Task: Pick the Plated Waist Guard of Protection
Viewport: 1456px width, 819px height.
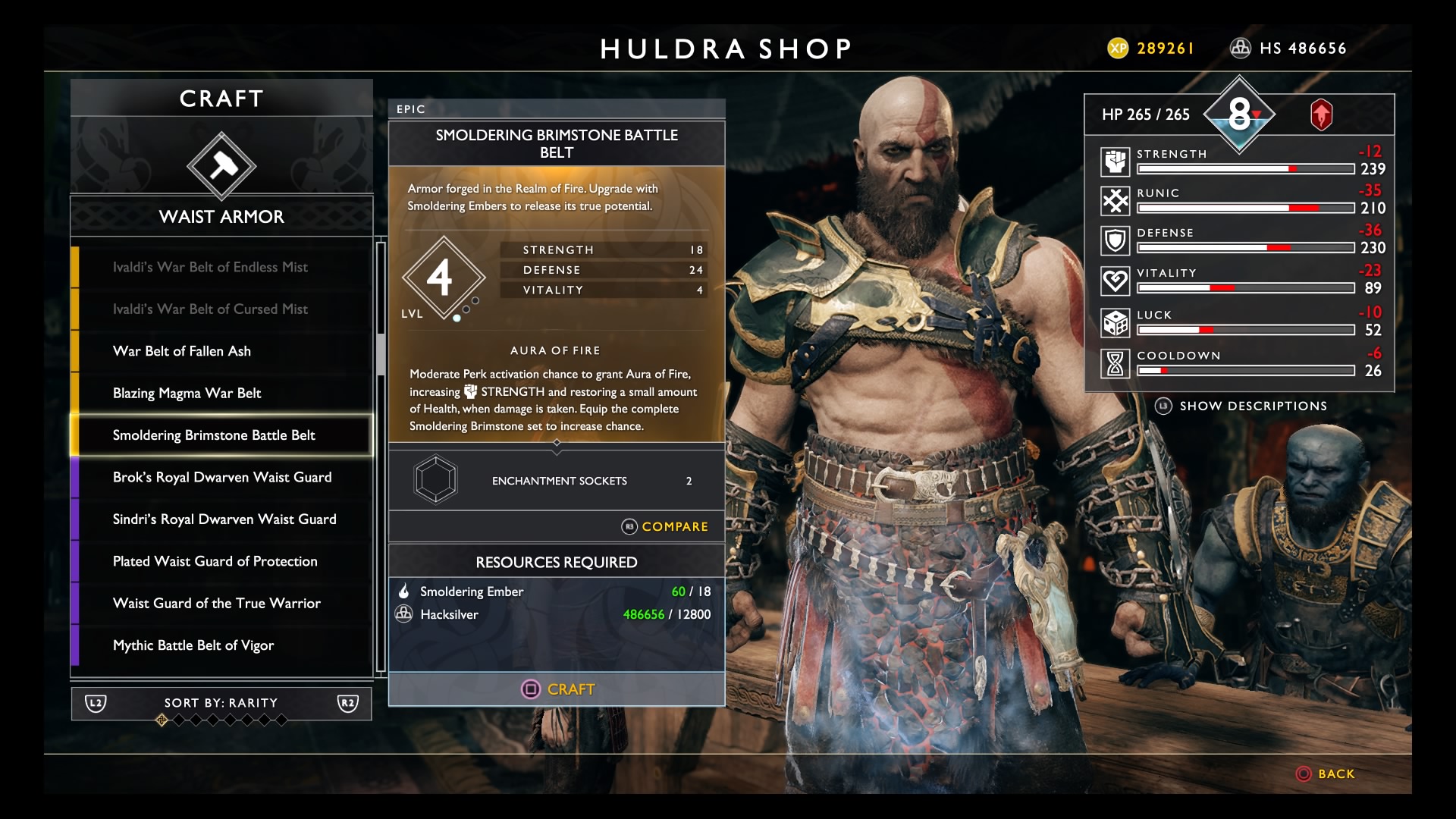Action: 215,561
